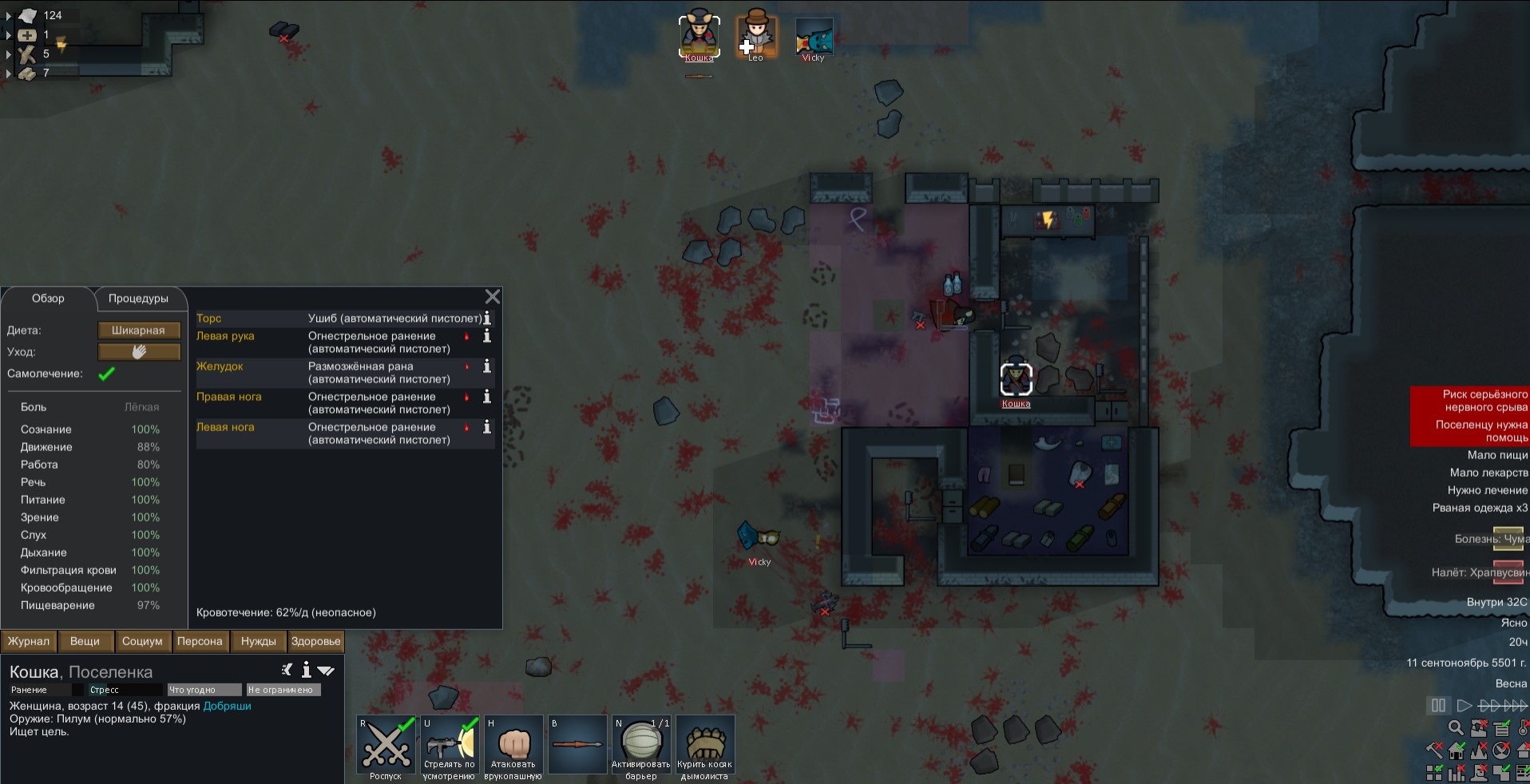The height and width of the screenshot is (784, 1530).
Task: Open the Журнал tab
Action: (29, 641)
